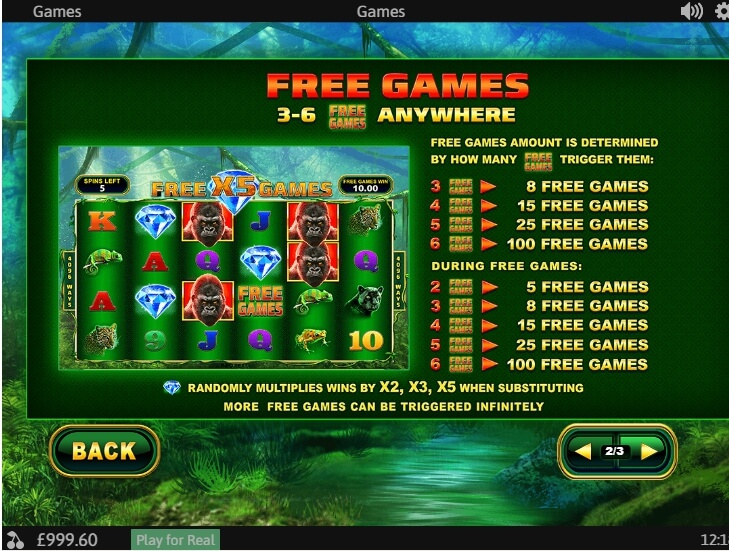Go back from the paytable
This screenshot has height=551, width=729.
[104, 451]
